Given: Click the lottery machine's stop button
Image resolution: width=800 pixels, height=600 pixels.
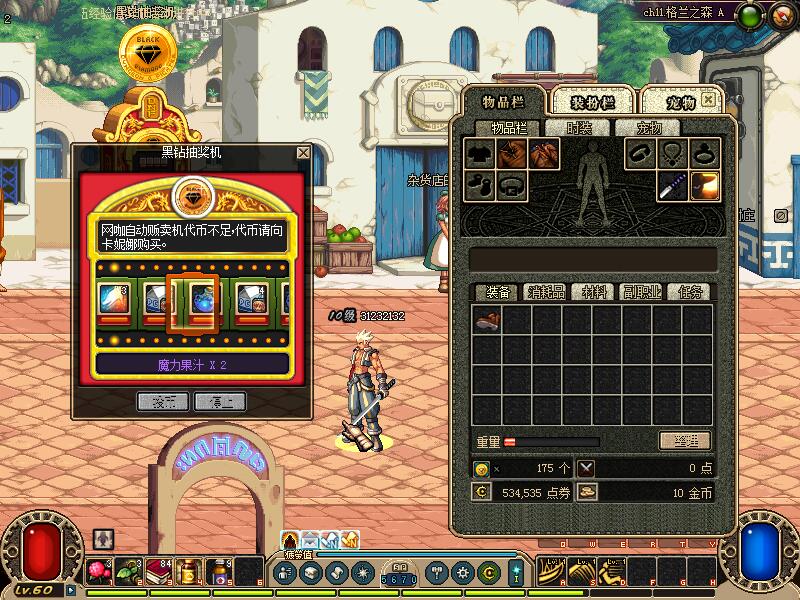Looking at the screenshot, I should coord(220,401).
